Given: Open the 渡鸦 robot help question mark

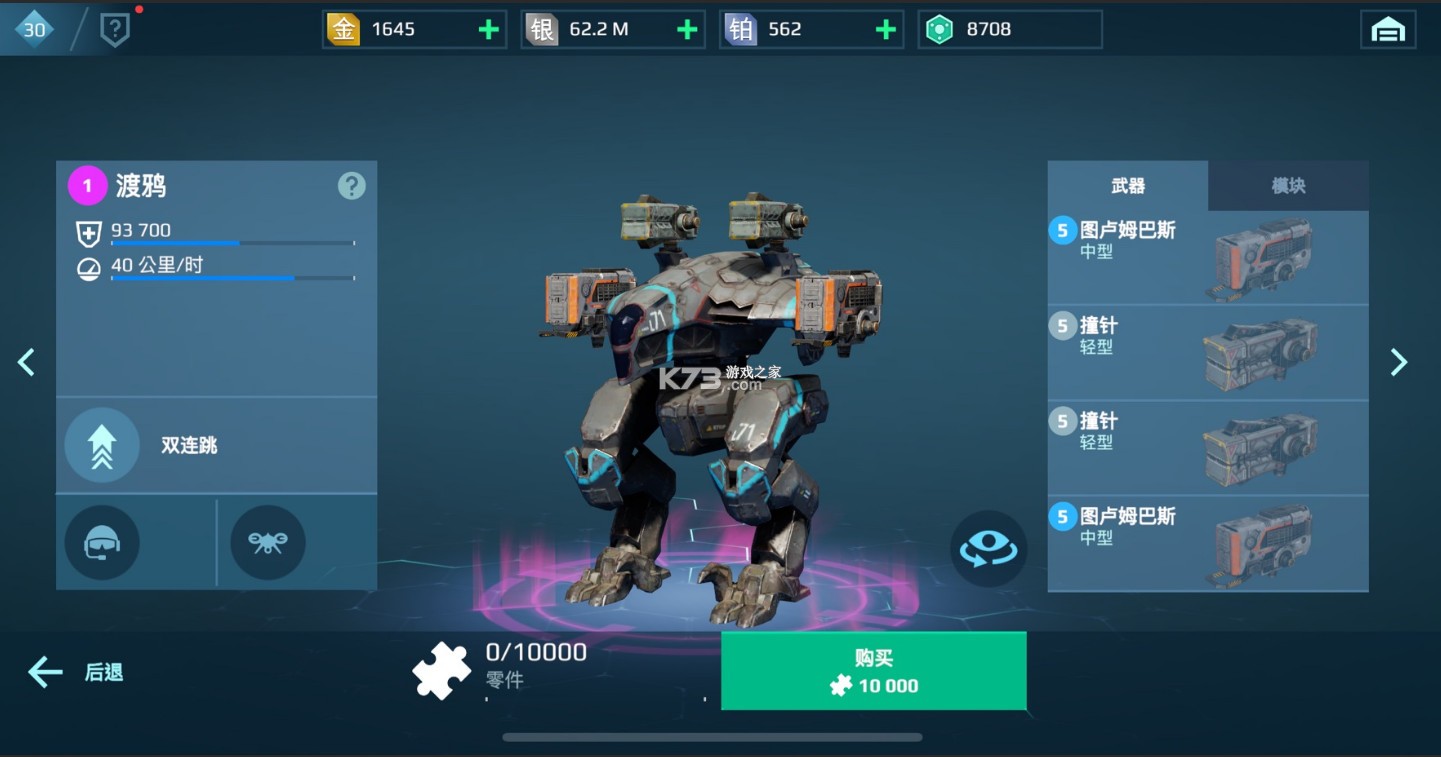Looking at the screenshot, I should [x=351, y=186].
